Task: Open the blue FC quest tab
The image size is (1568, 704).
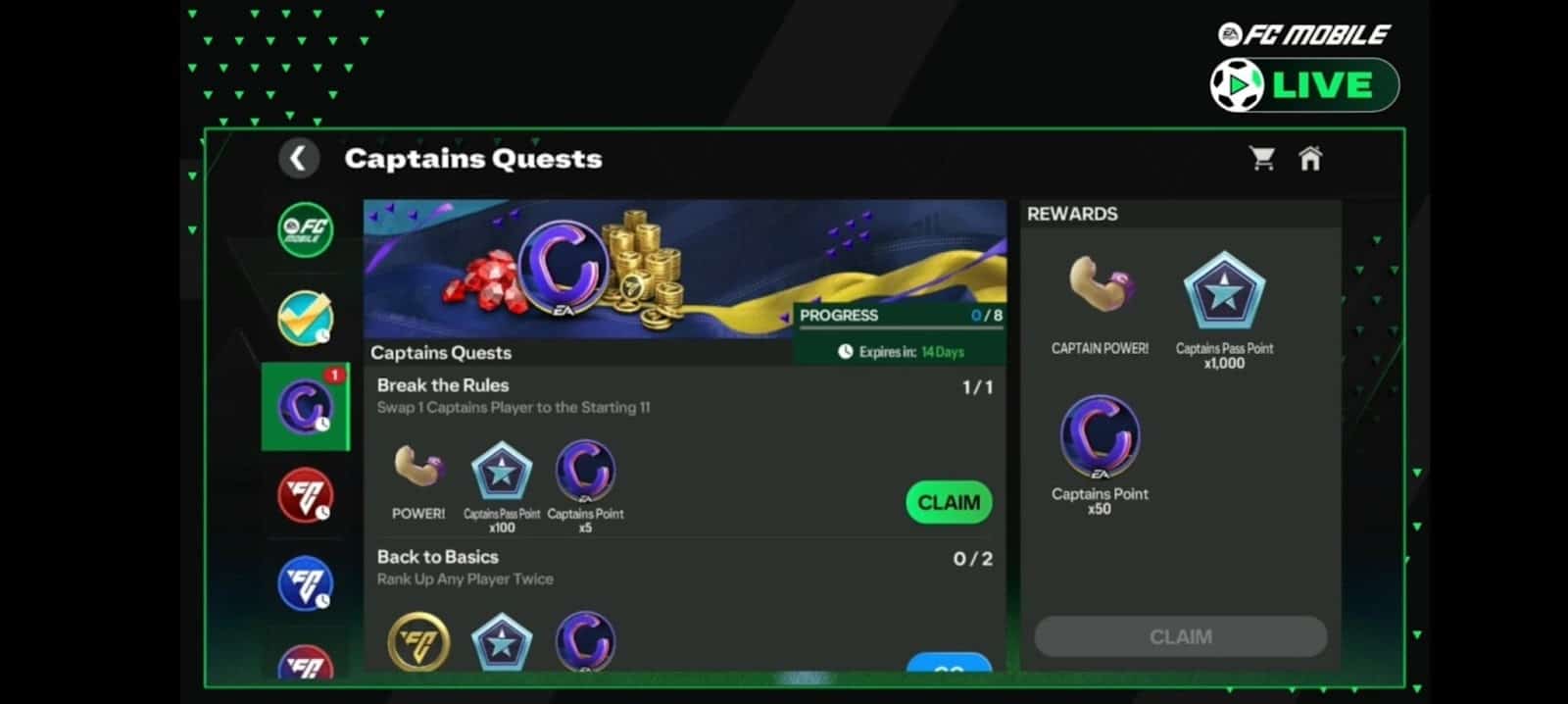Action: click(x=306, y=582)
